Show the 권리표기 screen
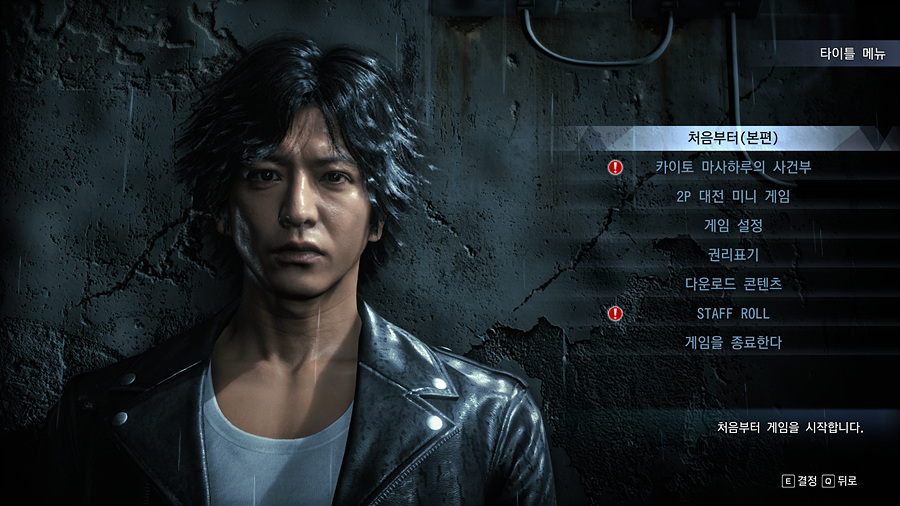900x506 pixels. (733, 255)
